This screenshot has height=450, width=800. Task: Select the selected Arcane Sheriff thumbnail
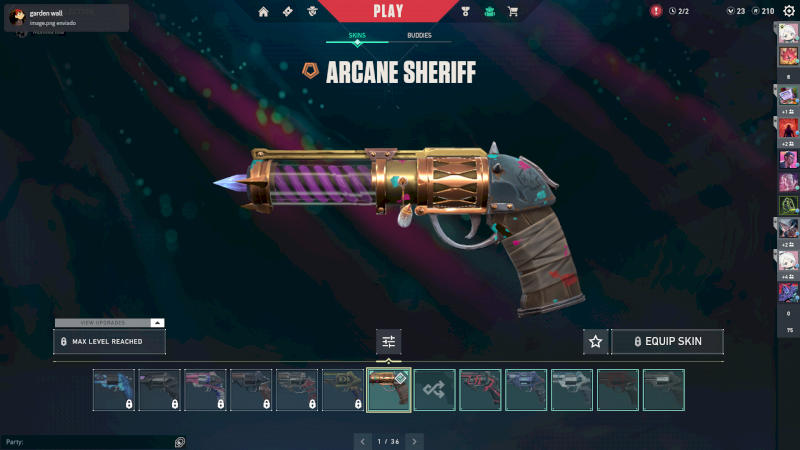pyautogui.click(x=389, y=390)
